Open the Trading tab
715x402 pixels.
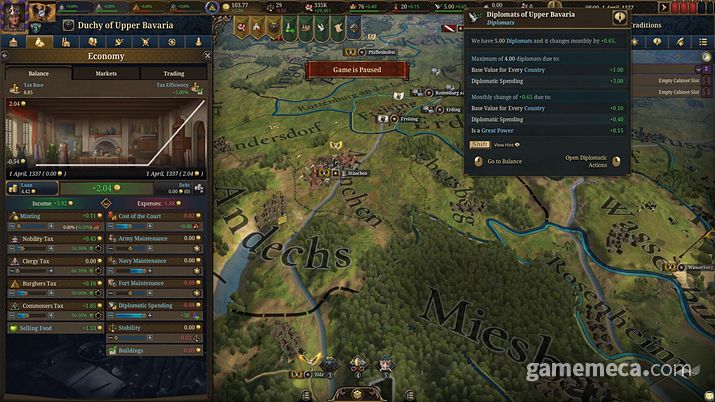[x=173, y=73]
